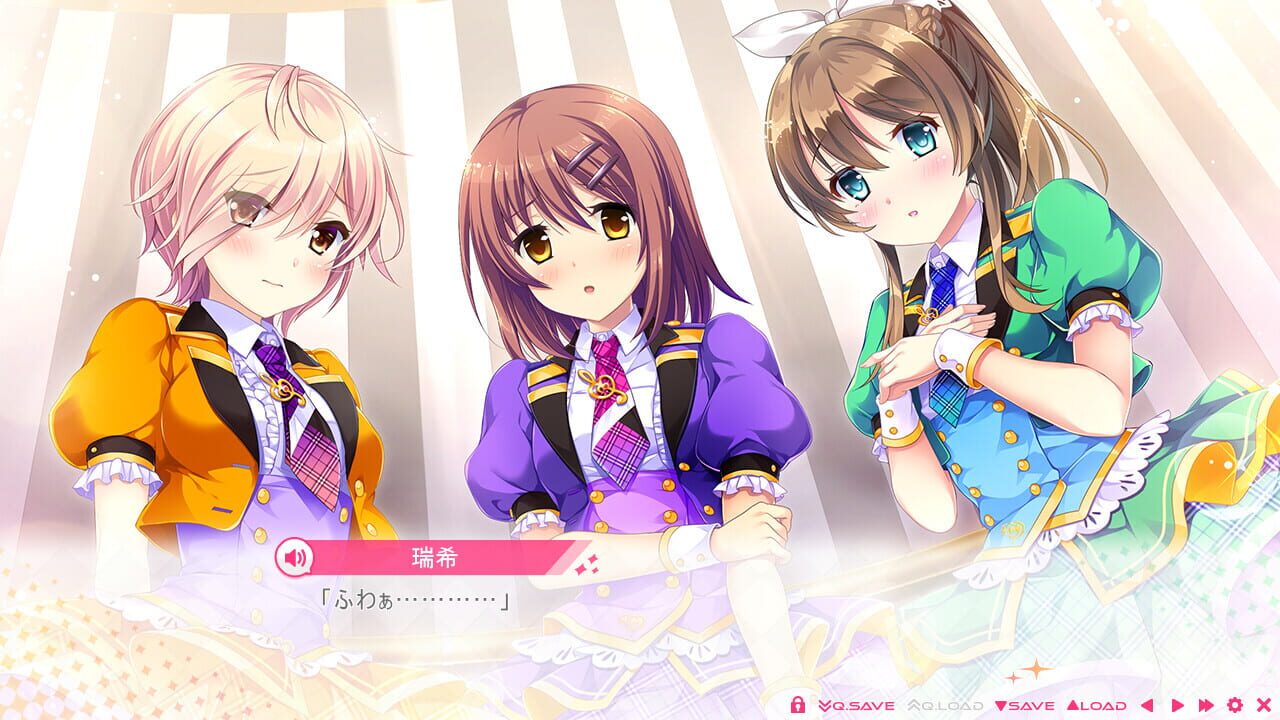This screenshot has width=1280, height=720.
Task: Enable auto-read mode with the play triangle
Action: coord(1177,704)
